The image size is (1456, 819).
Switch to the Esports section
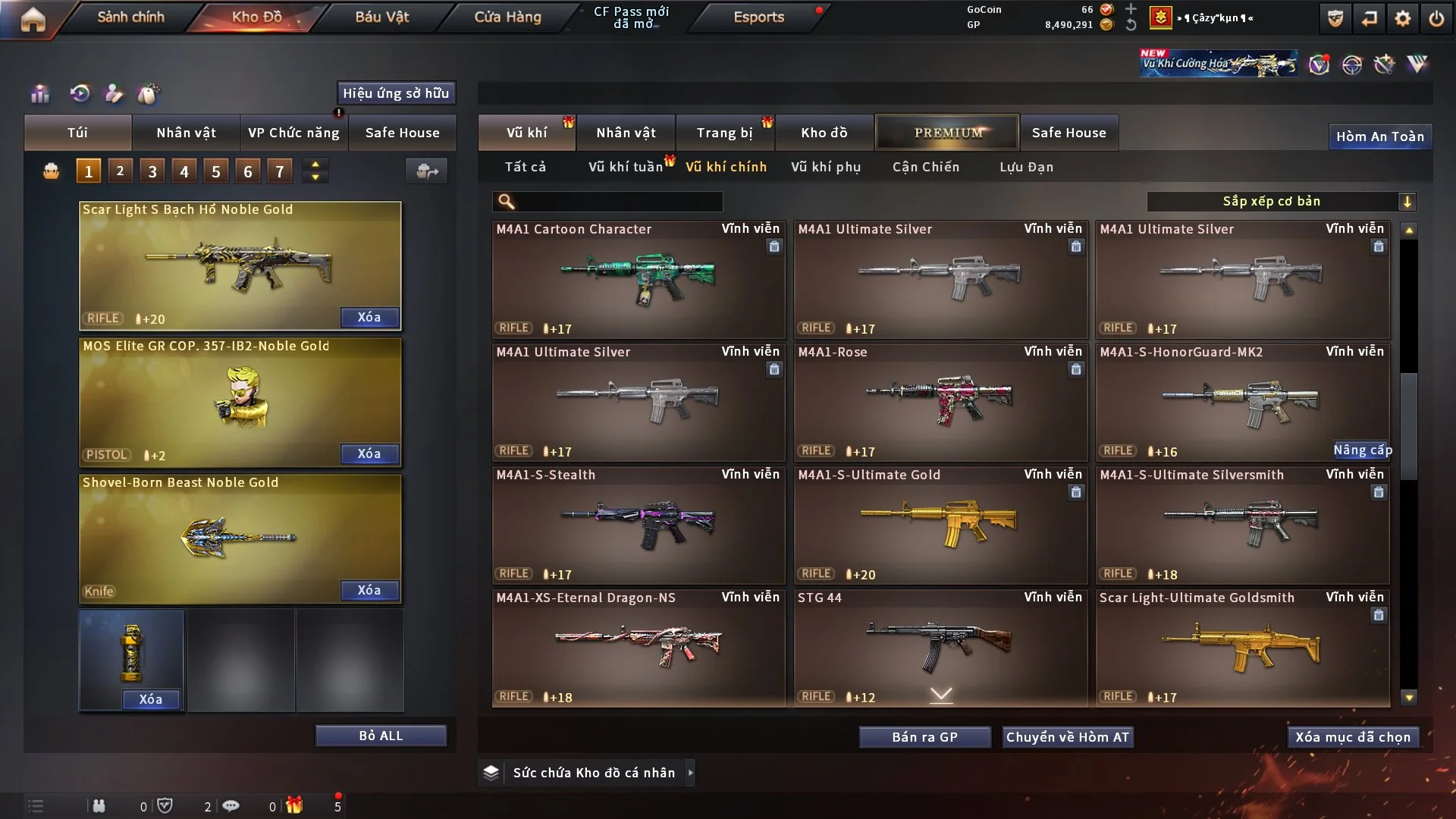coord(758,17)
